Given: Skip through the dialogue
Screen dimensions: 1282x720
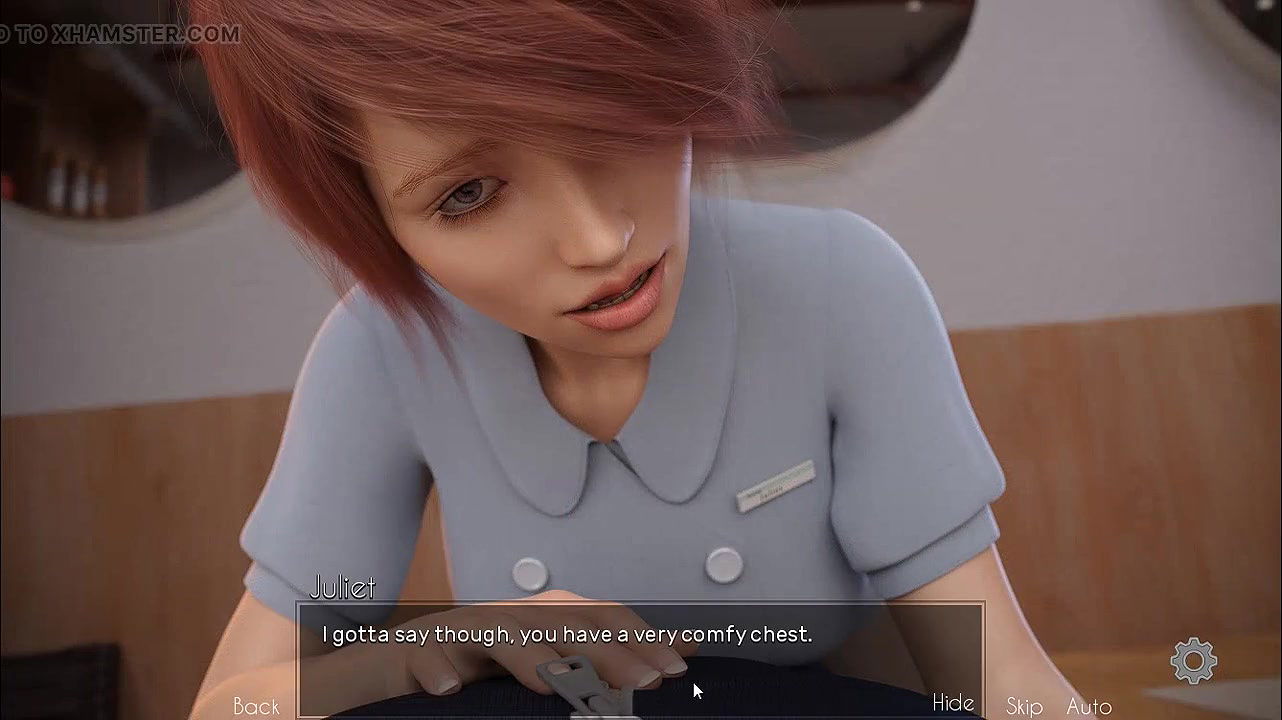Looking at the screenshot, I should point(1024,706).
